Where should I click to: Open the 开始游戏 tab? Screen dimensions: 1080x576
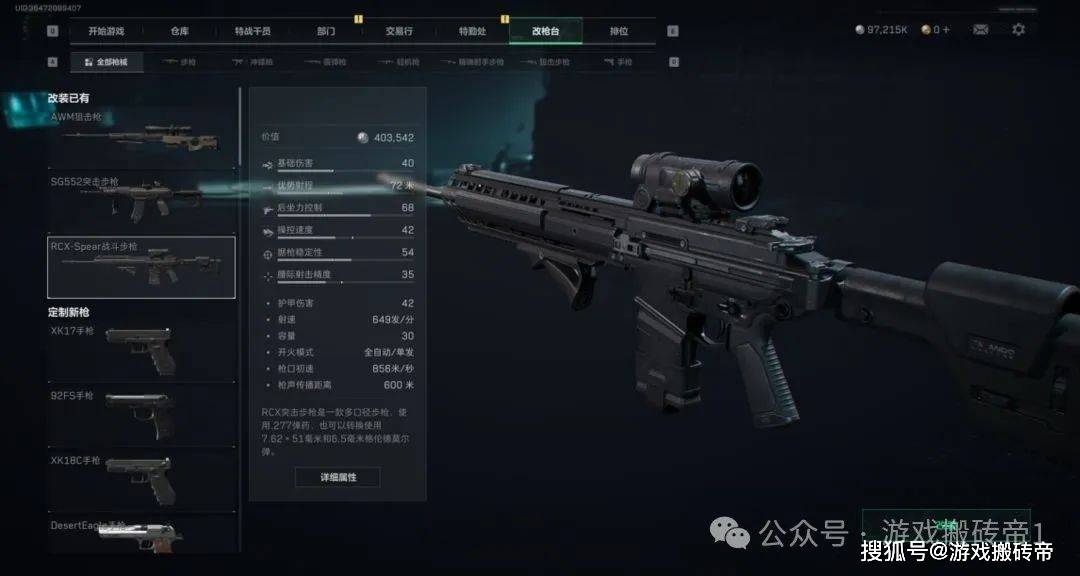106,31
